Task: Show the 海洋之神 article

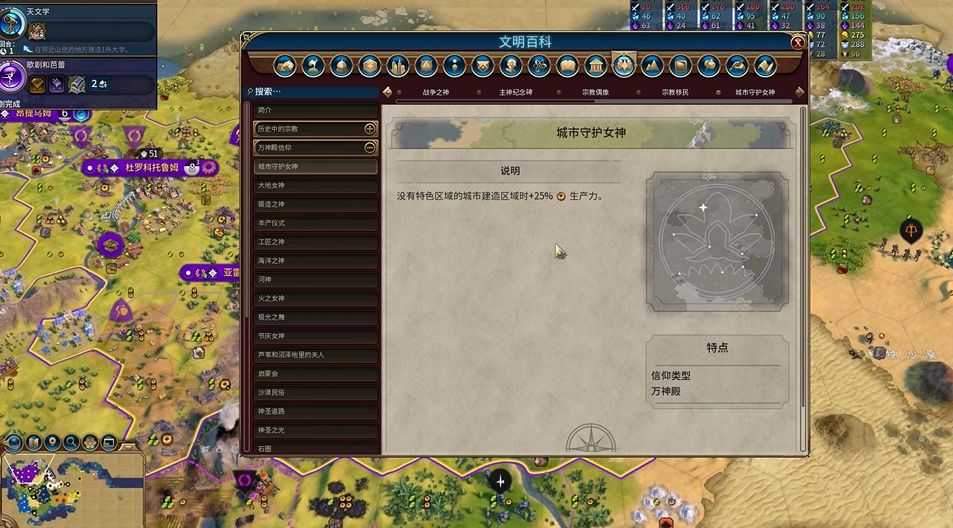Action: tap(315, 261)
